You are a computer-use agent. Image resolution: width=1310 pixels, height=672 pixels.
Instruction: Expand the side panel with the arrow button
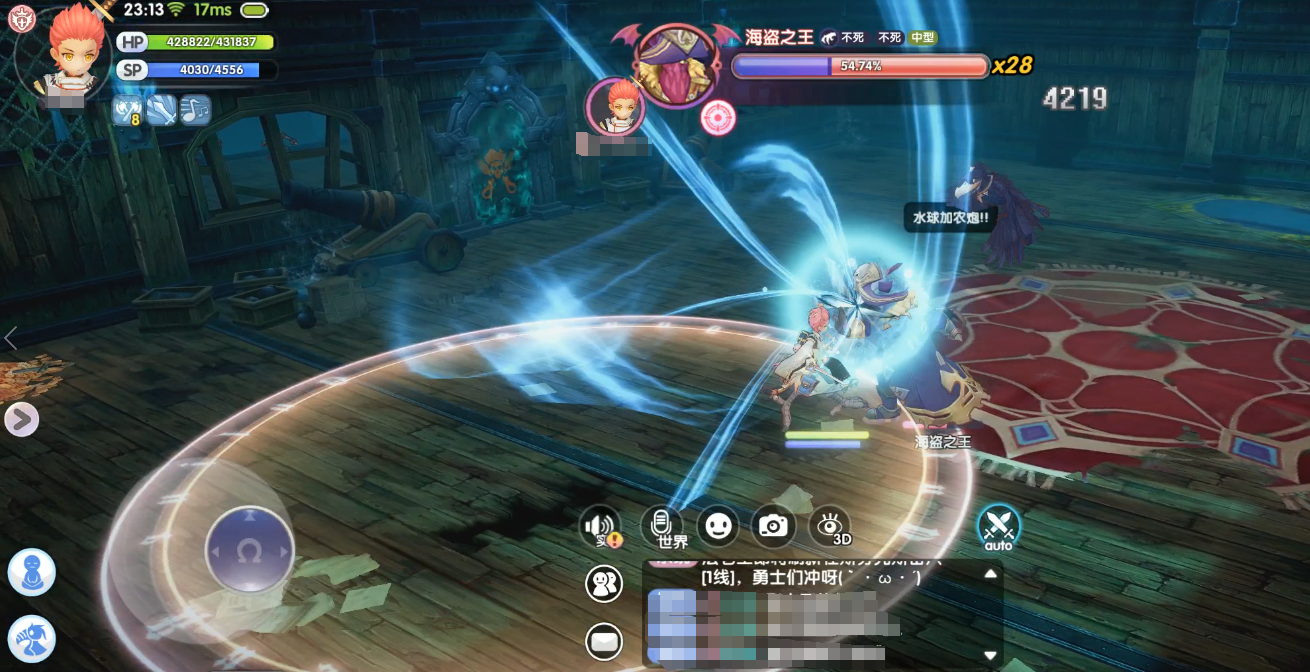(21, 419)
